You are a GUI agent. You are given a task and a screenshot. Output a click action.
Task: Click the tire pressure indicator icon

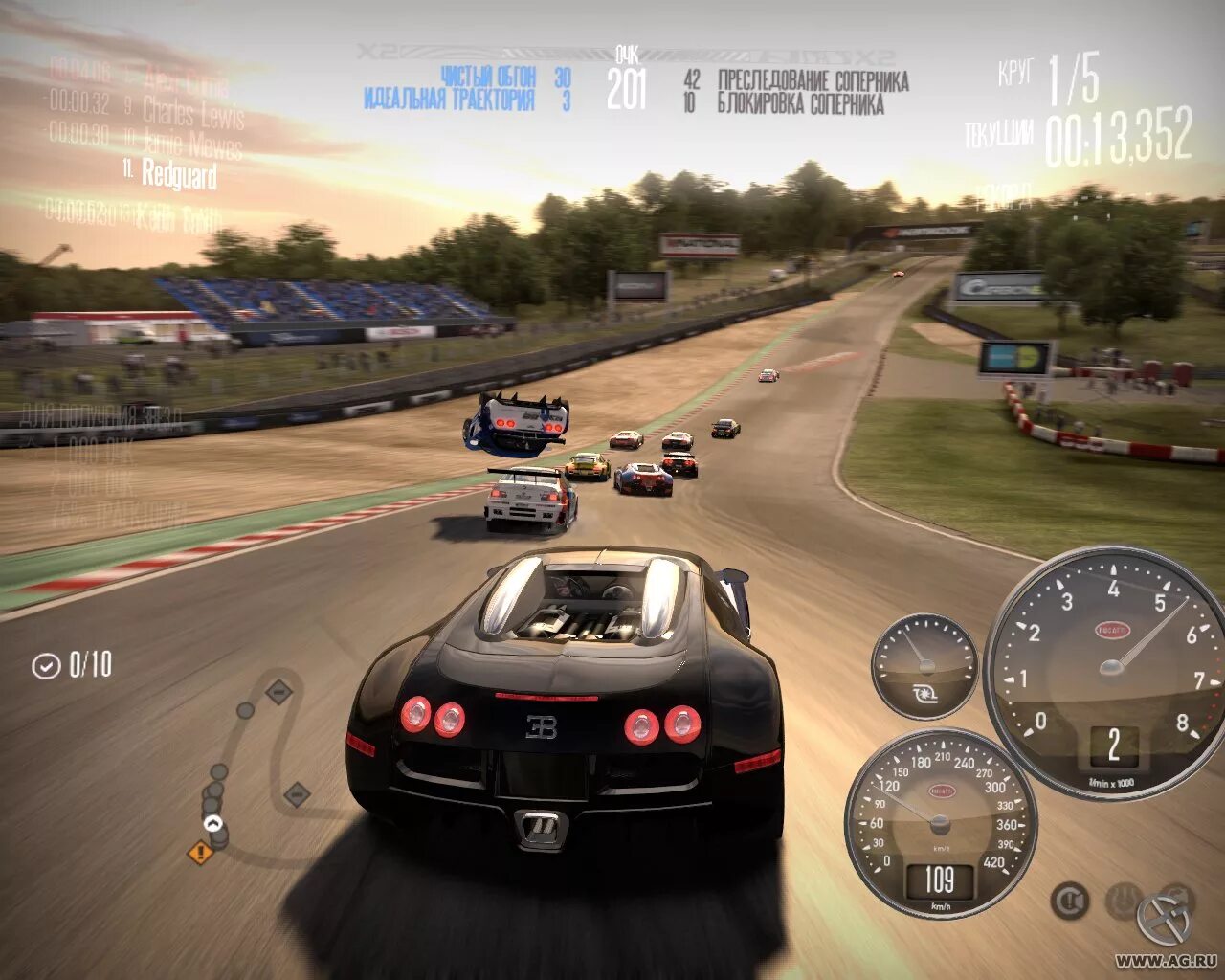1124,901
